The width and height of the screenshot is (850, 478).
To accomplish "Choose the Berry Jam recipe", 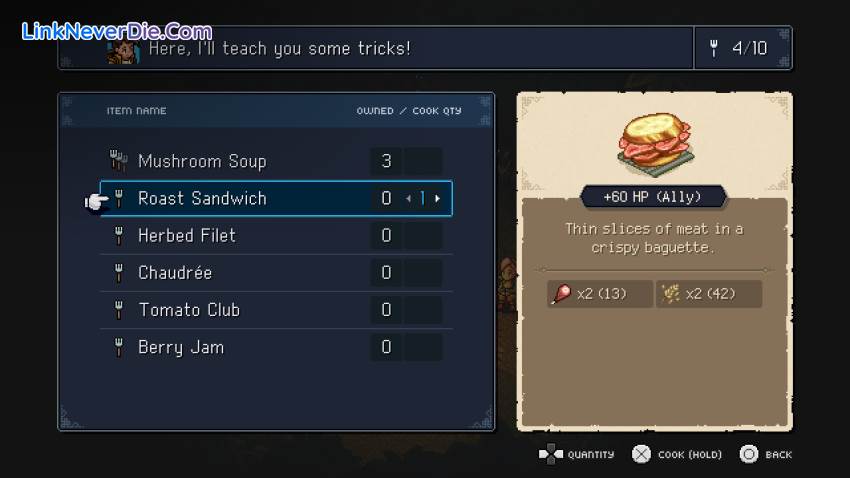I will pos(181,347).
